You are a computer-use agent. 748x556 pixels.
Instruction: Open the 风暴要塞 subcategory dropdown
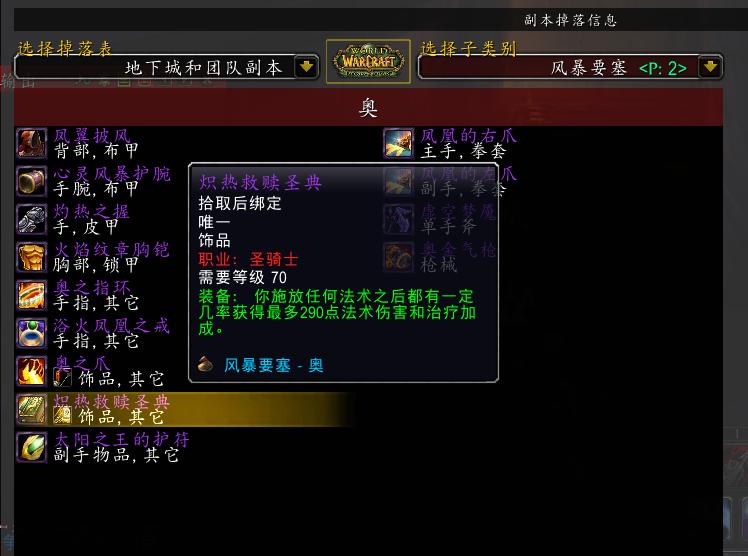(x=710, y=67)
